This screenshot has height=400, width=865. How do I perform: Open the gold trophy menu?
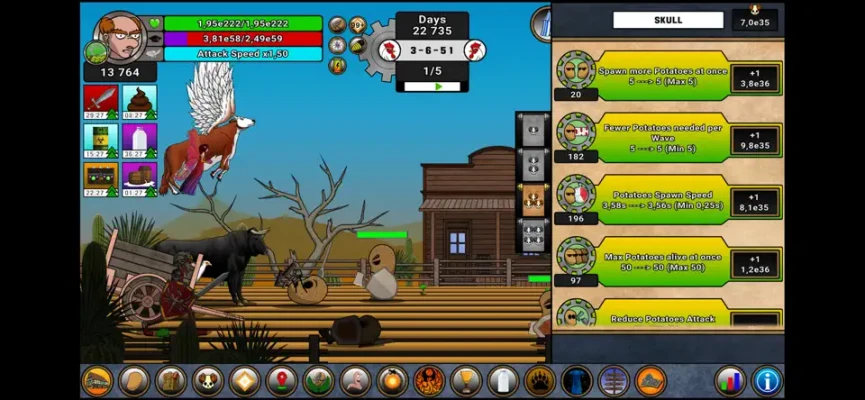coord(464,381)
